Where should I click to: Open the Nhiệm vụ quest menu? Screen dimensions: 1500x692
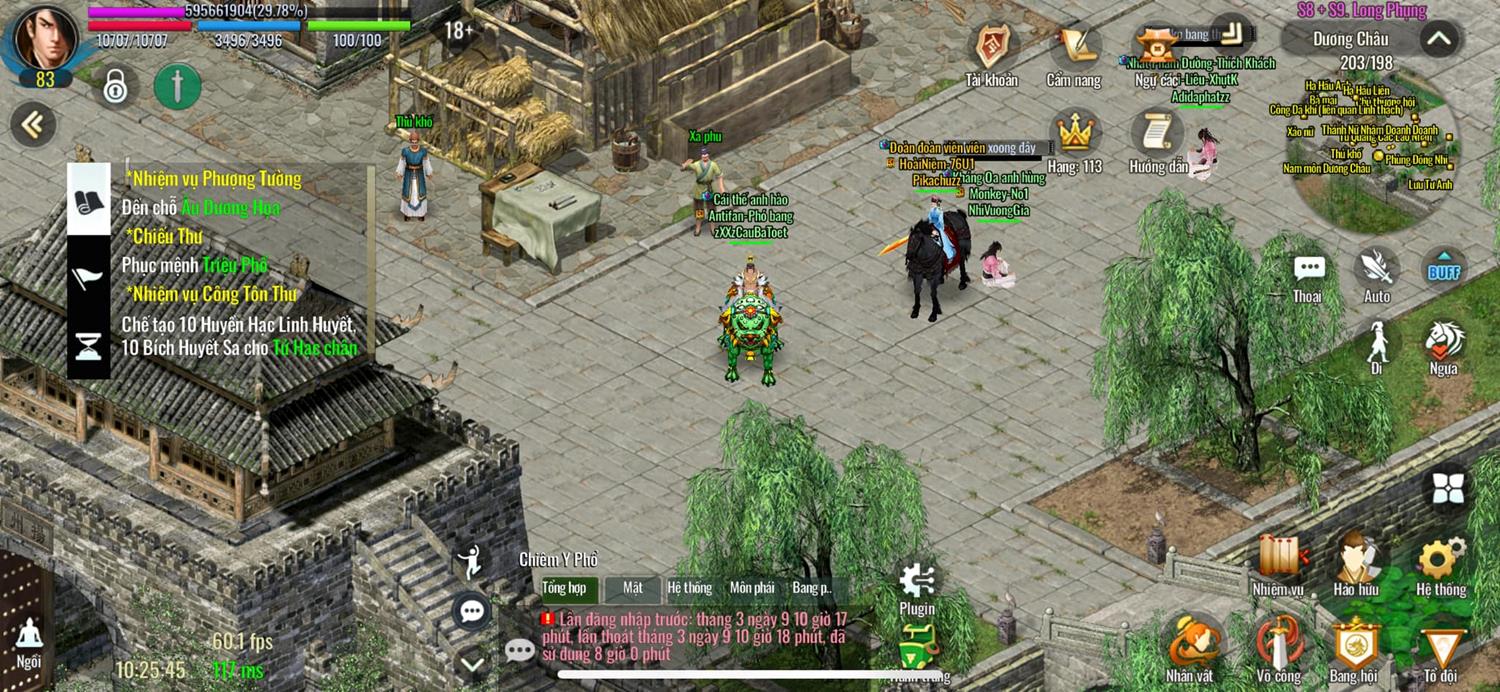pyautogui.click(x=1278, y=560)
